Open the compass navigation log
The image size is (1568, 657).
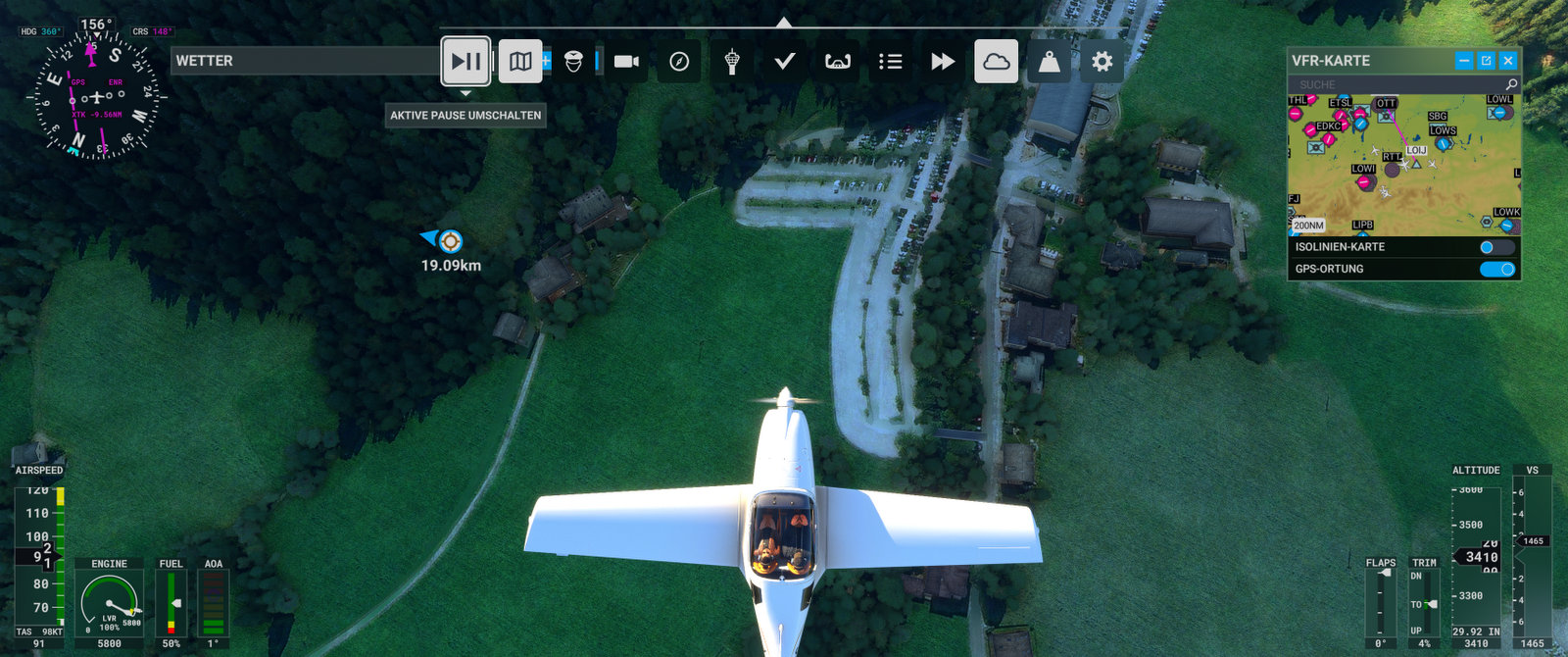tap(679, 61)
